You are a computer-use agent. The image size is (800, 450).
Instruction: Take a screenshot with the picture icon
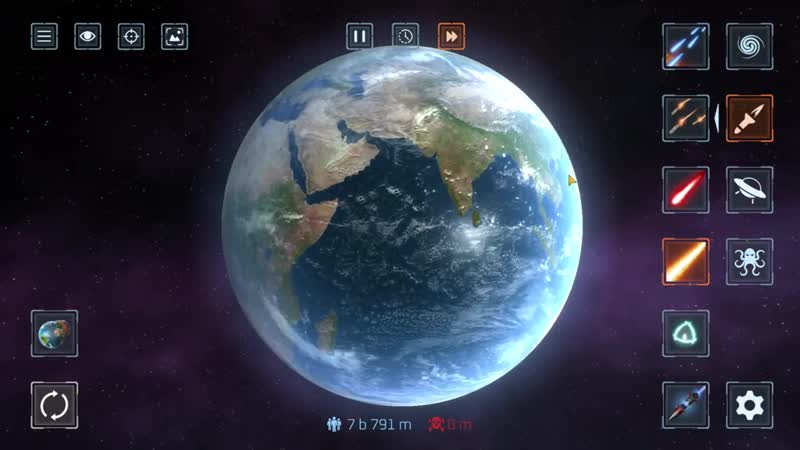click(175, 37)
